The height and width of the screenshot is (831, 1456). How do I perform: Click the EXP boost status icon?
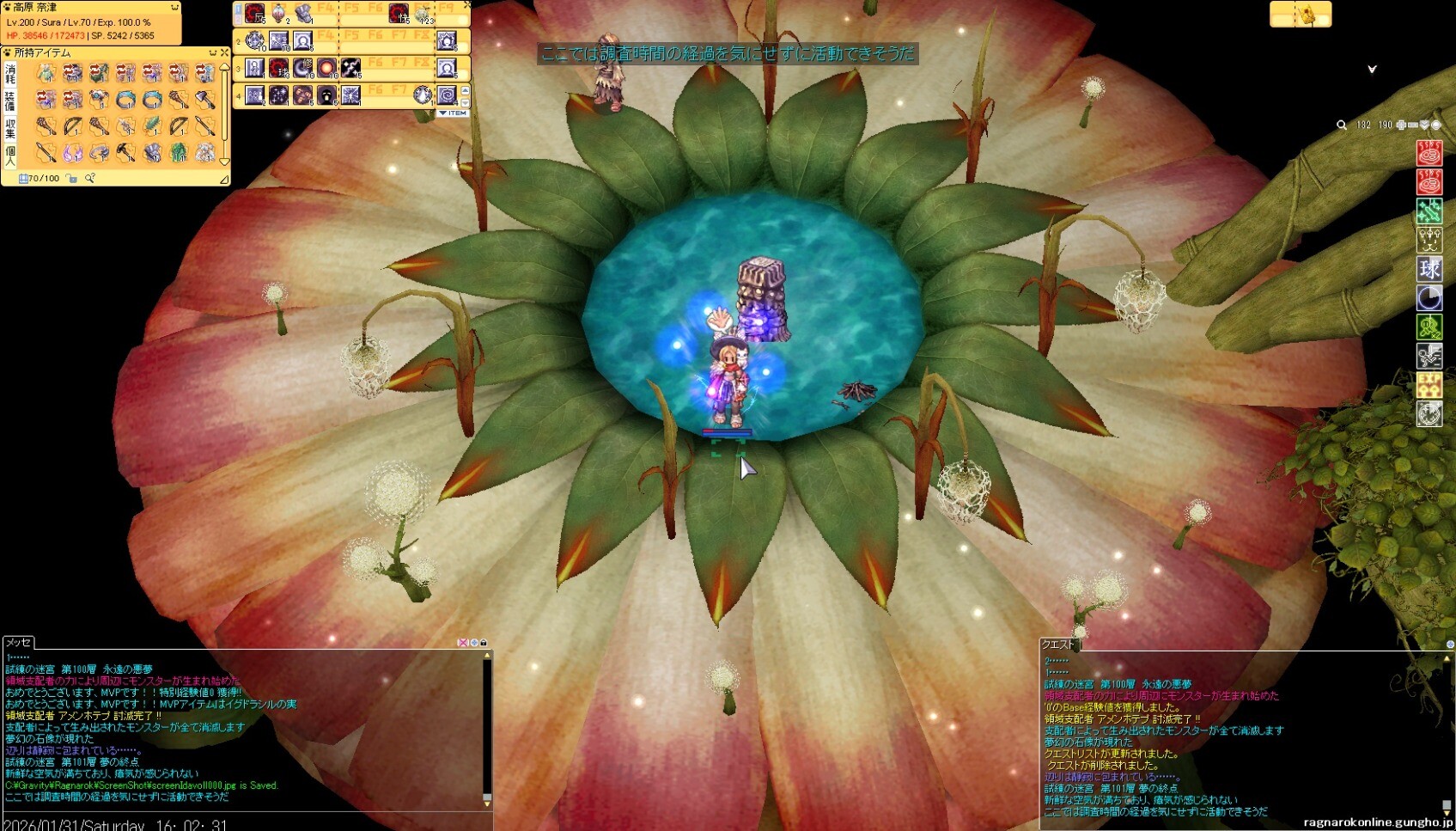point(1429,384)
